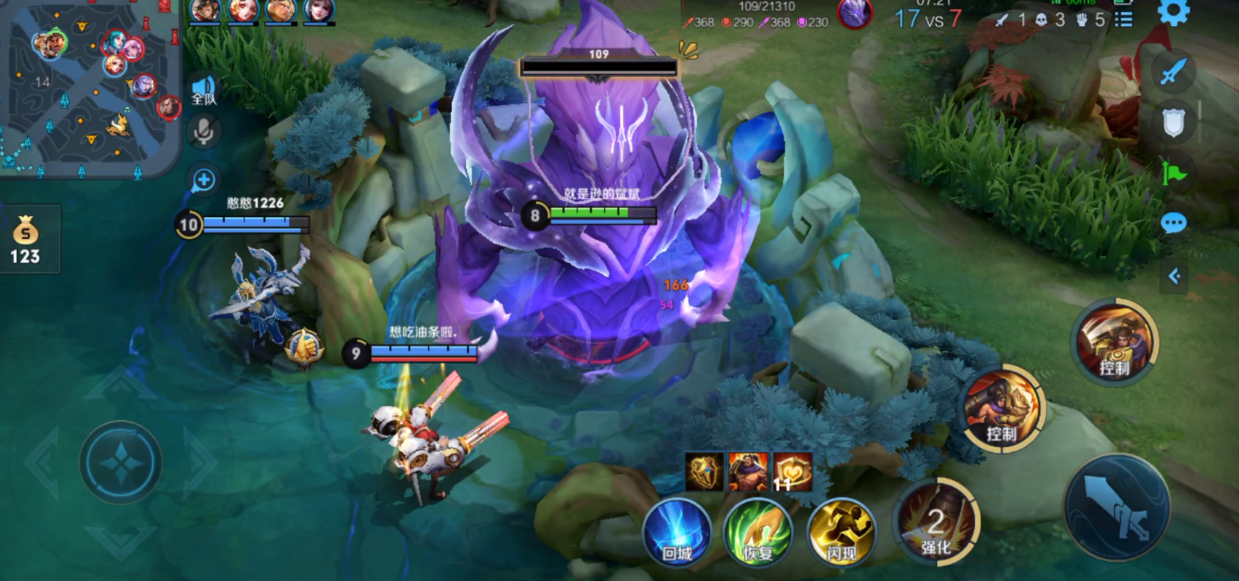1239x581 pixels.
Task: Tap the minimap
Action: click(90, 88)
